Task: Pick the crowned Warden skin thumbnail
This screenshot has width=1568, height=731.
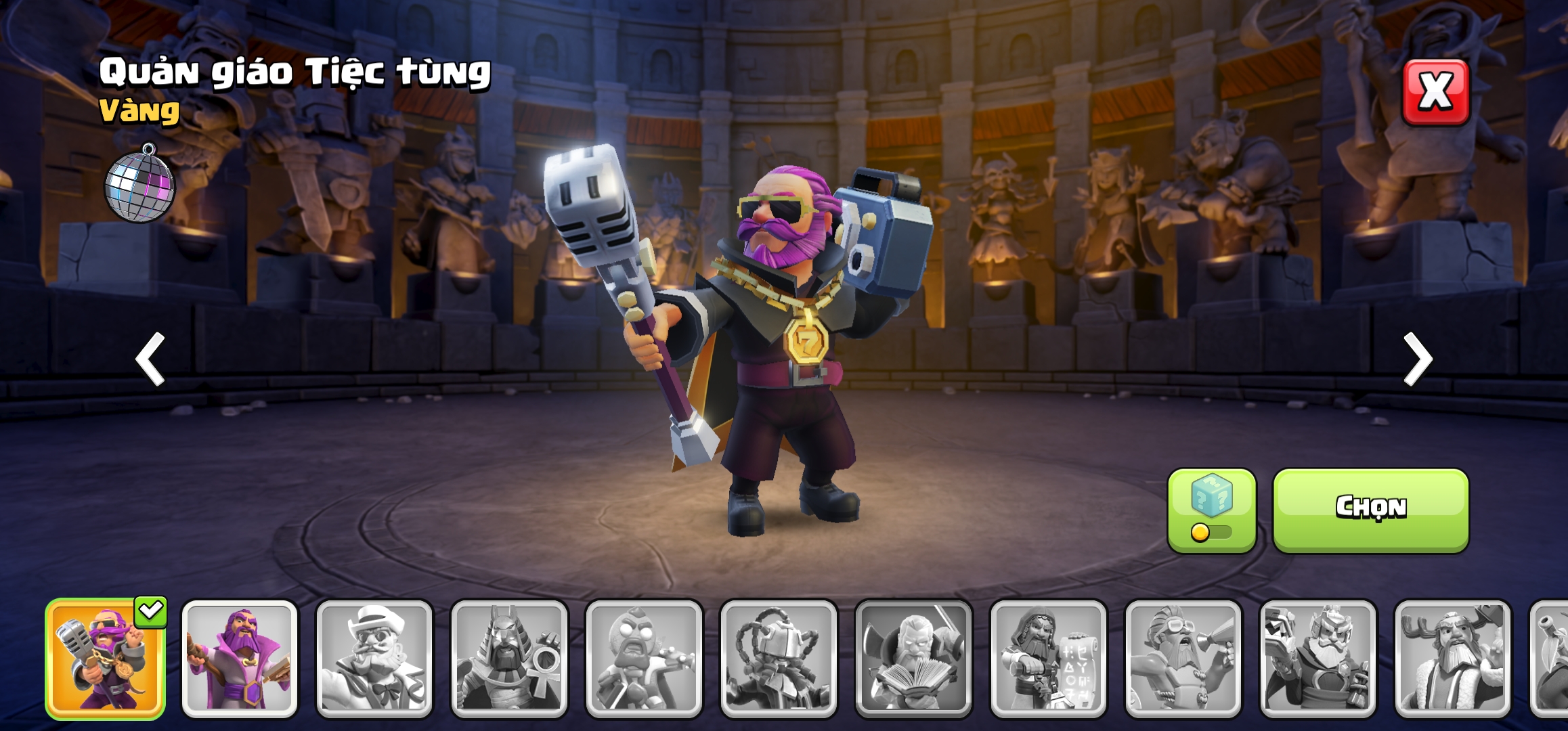Action: point(1317,658)
